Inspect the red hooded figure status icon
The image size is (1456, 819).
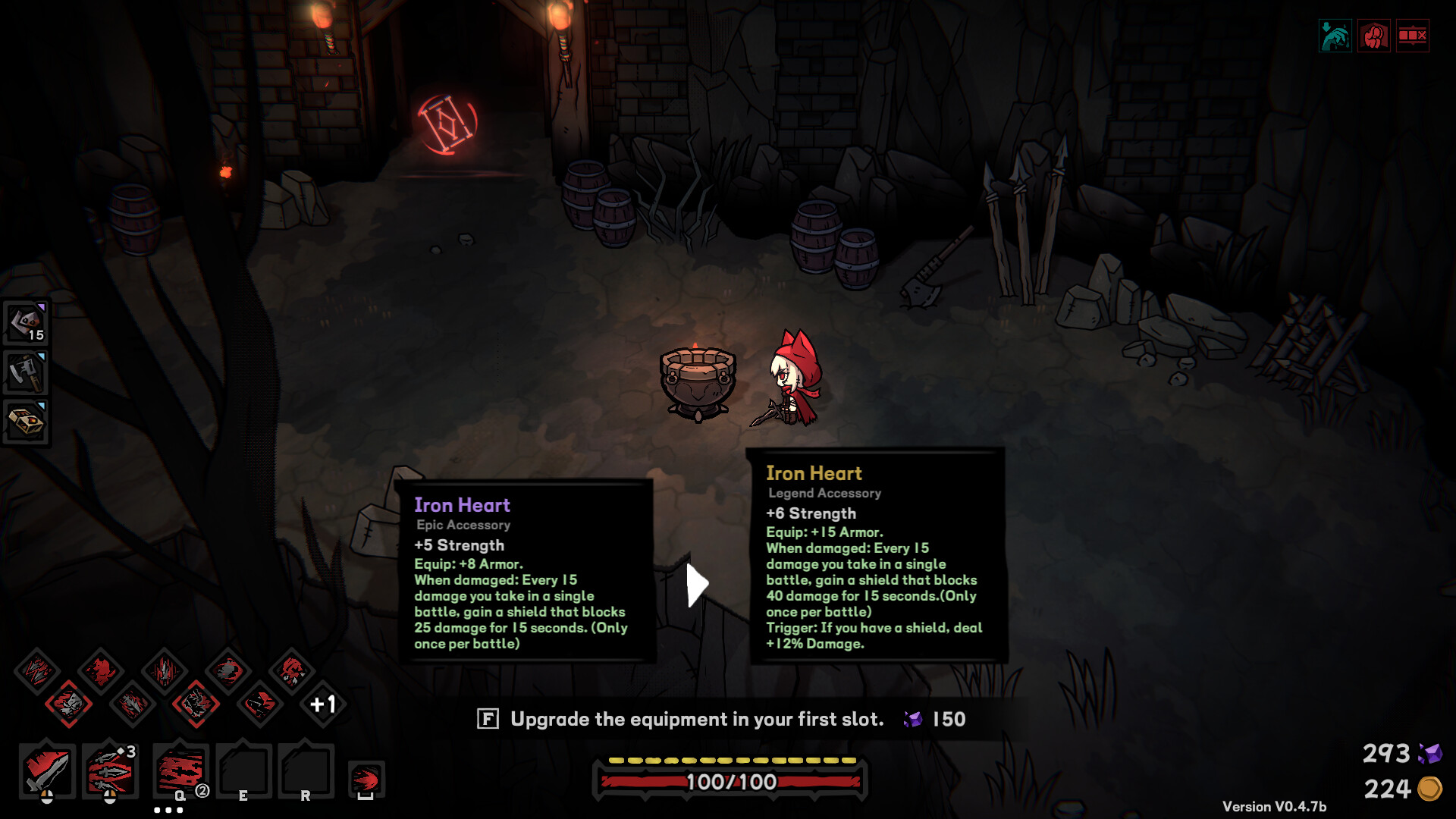click(1373, 36)
